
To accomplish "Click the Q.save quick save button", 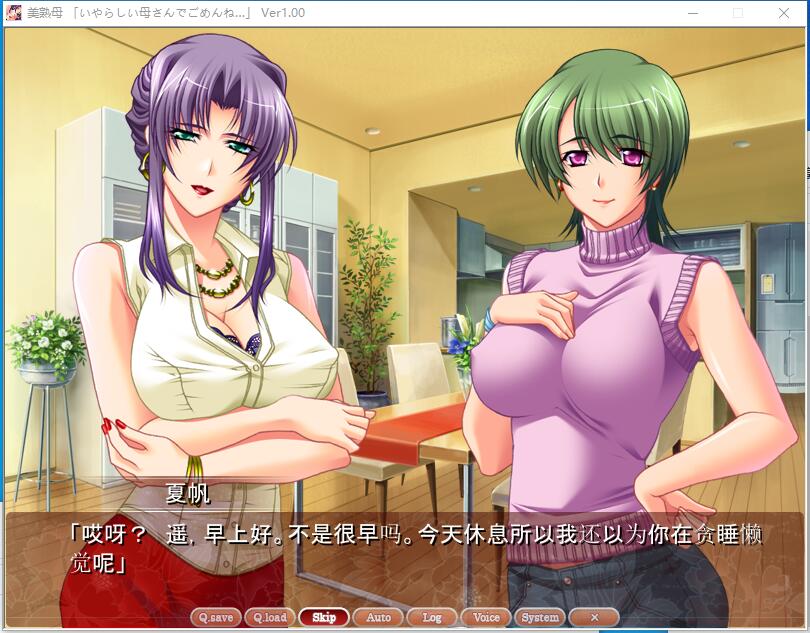I will pos(215,617).
